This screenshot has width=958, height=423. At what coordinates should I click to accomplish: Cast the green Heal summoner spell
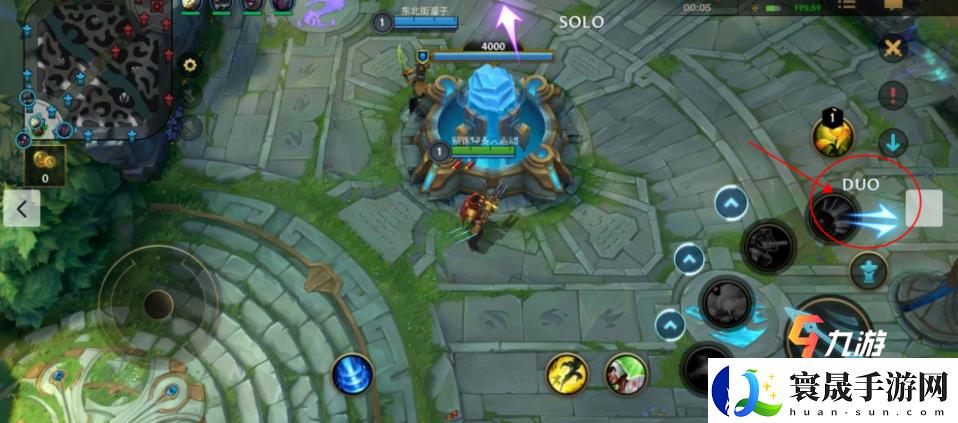pos(624,374)
